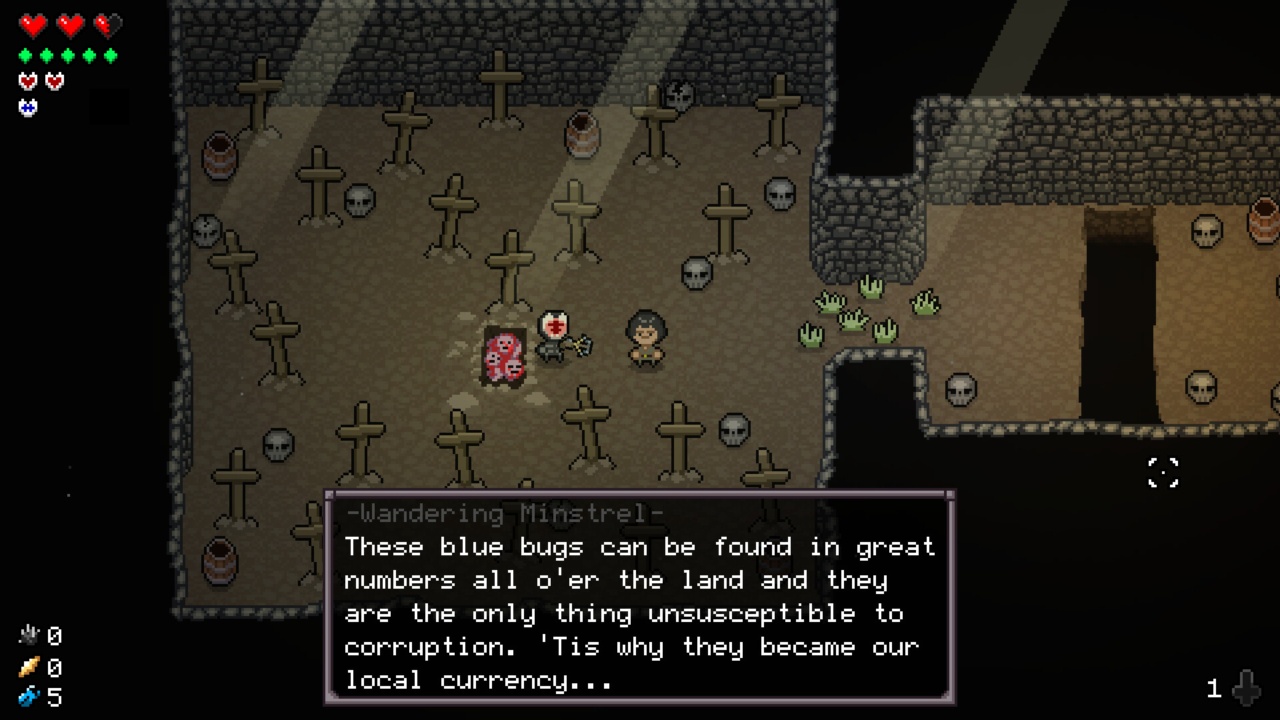Click the pink slime creature
1280x720 pixels.
click(503, 357)
